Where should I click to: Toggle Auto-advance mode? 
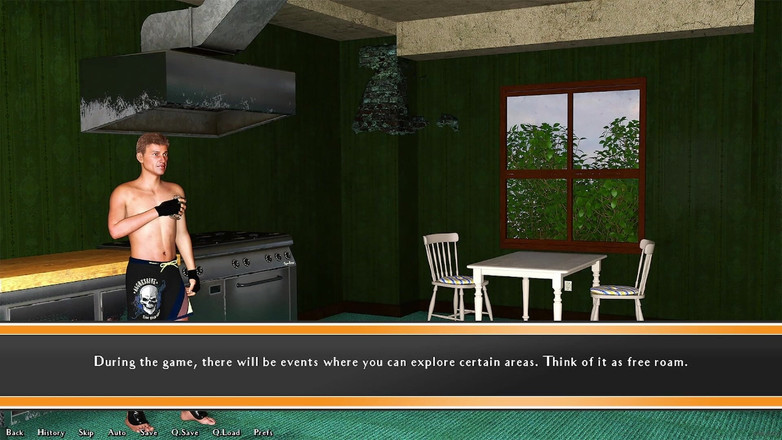(x=117, y=432)
